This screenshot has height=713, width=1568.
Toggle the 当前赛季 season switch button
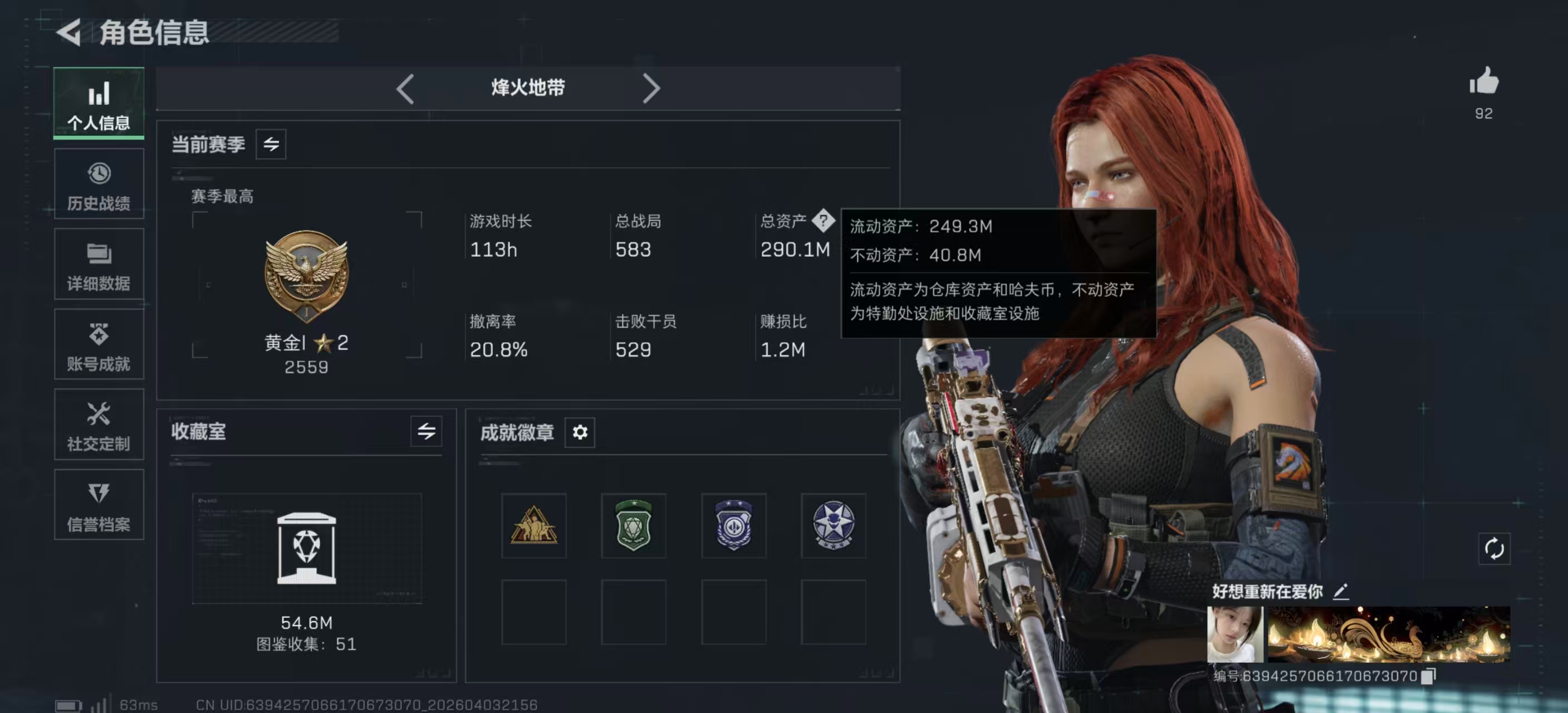point(271,144)
